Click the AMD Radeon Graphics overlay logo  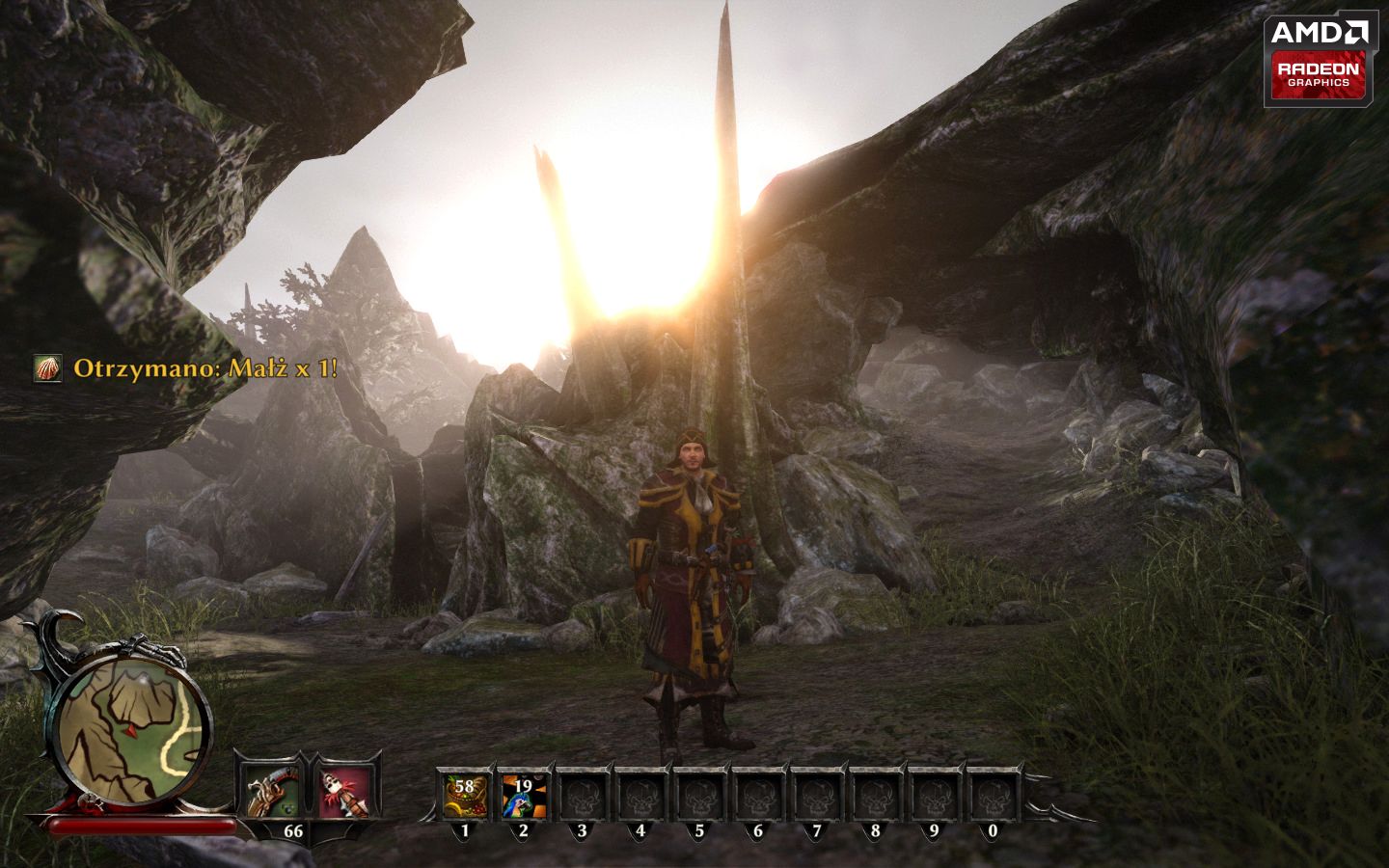[x=1317, y=59]
